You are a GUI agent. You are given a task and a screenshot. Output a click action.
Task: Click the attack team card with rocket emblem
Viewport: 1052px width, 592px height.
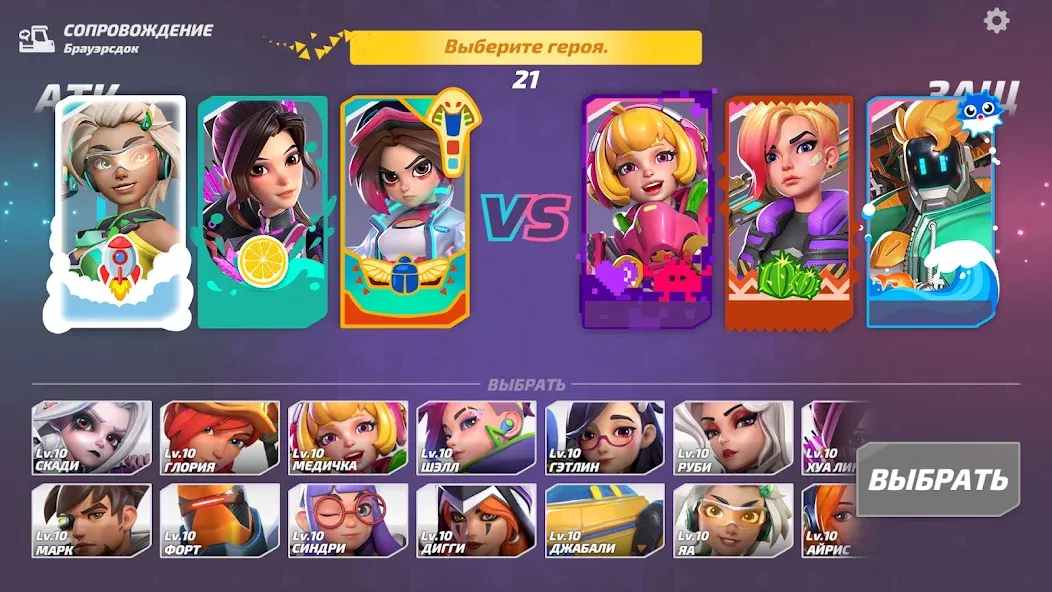(120, 213)
